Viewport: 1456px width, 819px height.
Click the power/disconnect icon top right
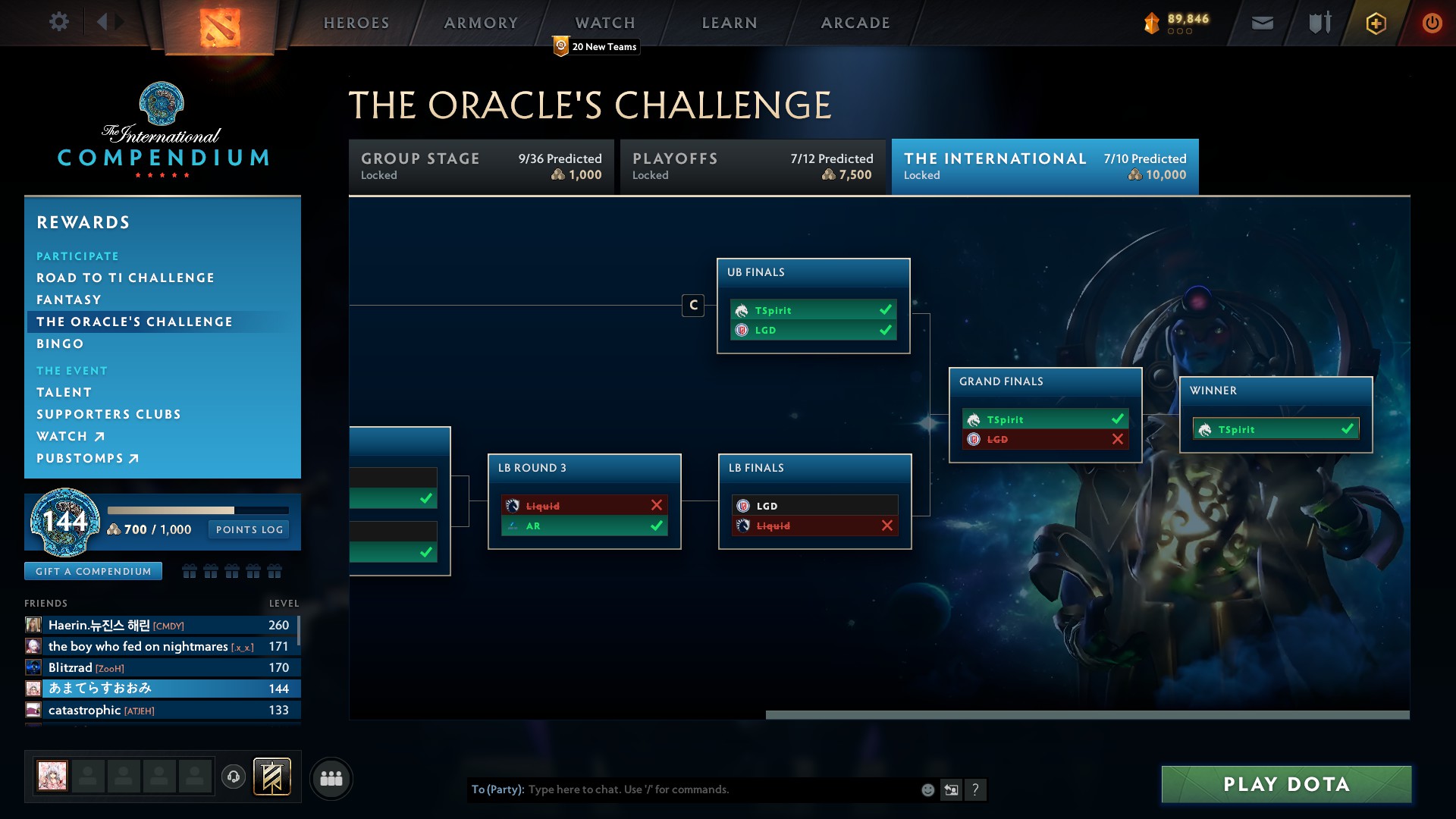tap(1432, 23)
